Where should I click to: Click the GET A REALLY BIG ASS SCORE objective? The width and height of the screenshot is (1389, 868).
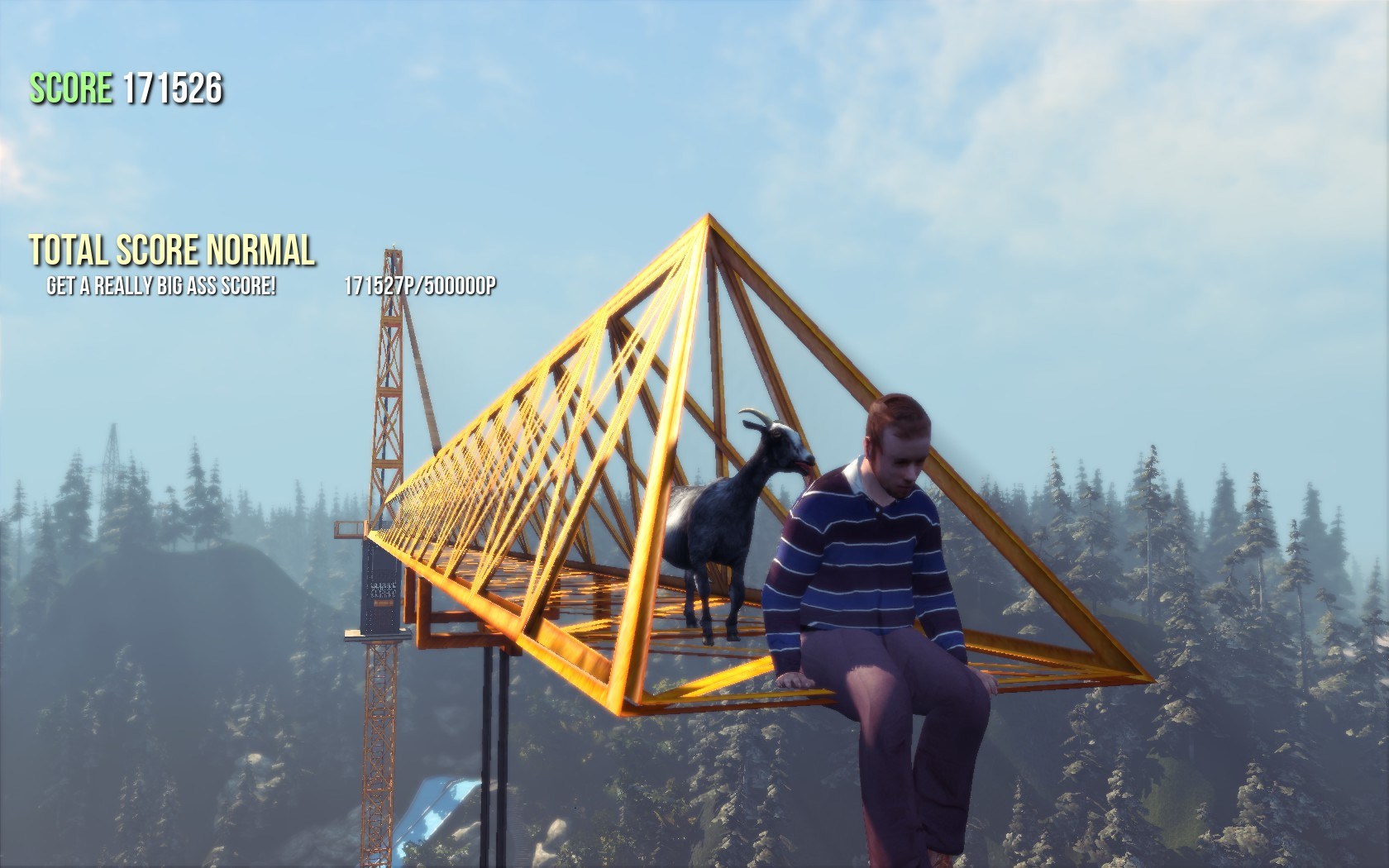click(x=162, y=285)
